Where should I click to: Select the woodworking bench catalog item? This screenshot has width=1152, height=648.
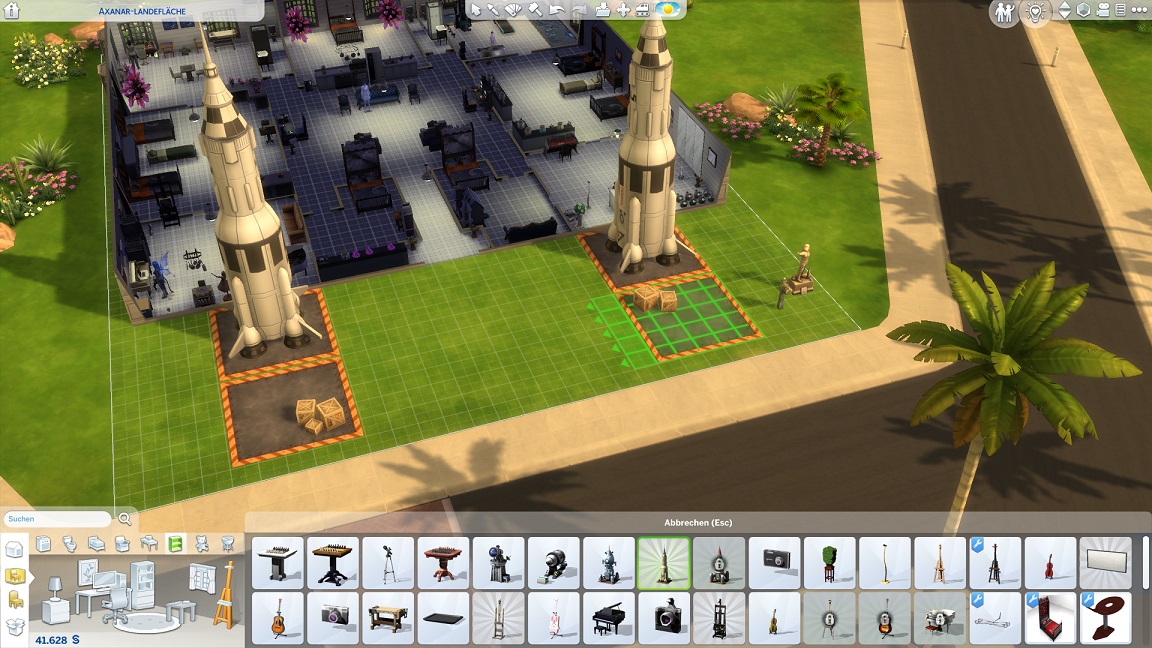pos(389,618)
